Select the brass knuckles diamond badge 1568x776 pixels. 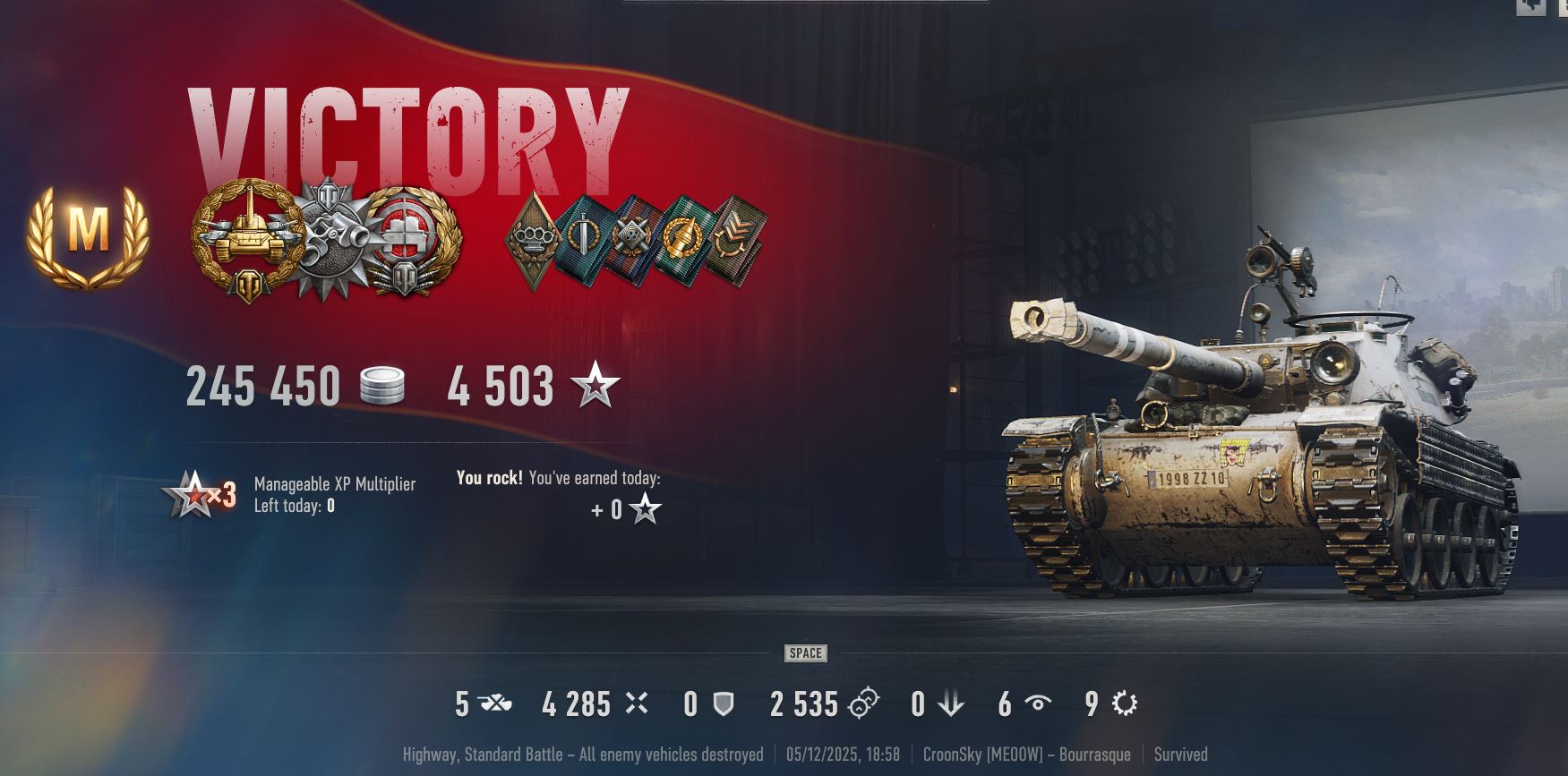[x=533, y=240]
